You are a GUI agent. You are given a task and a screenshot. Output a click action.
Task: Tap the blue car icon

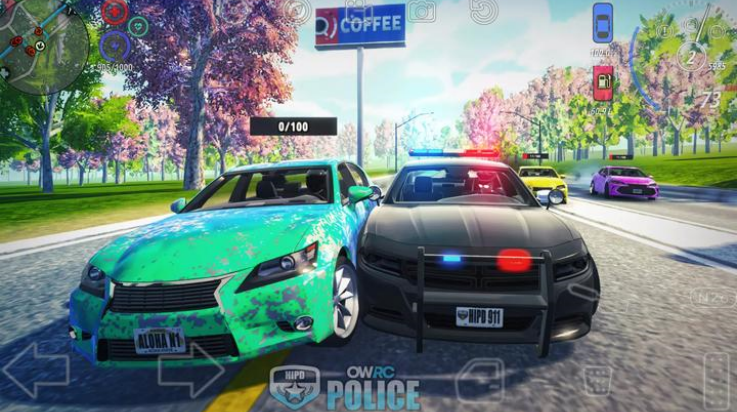coord(602,23)
